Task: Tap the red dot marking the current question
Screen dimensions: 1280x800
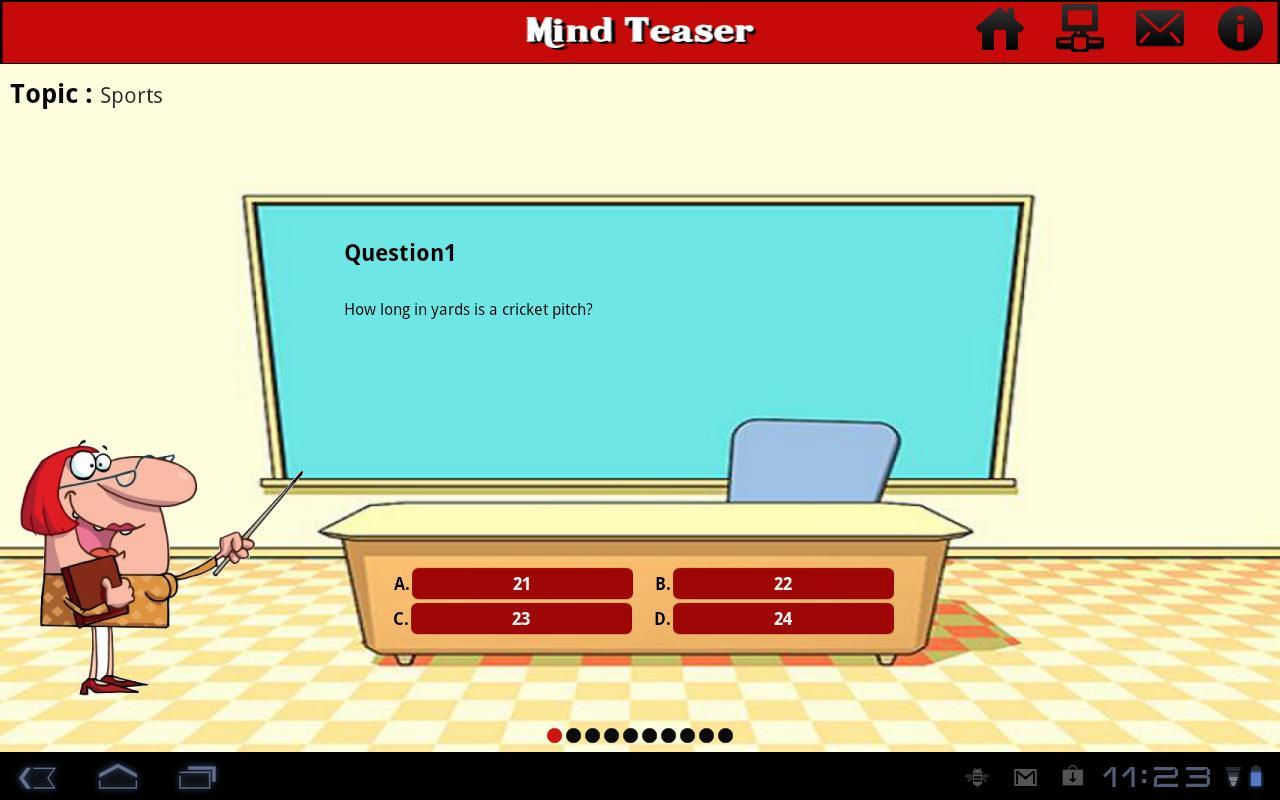Action: coord(554,735)
